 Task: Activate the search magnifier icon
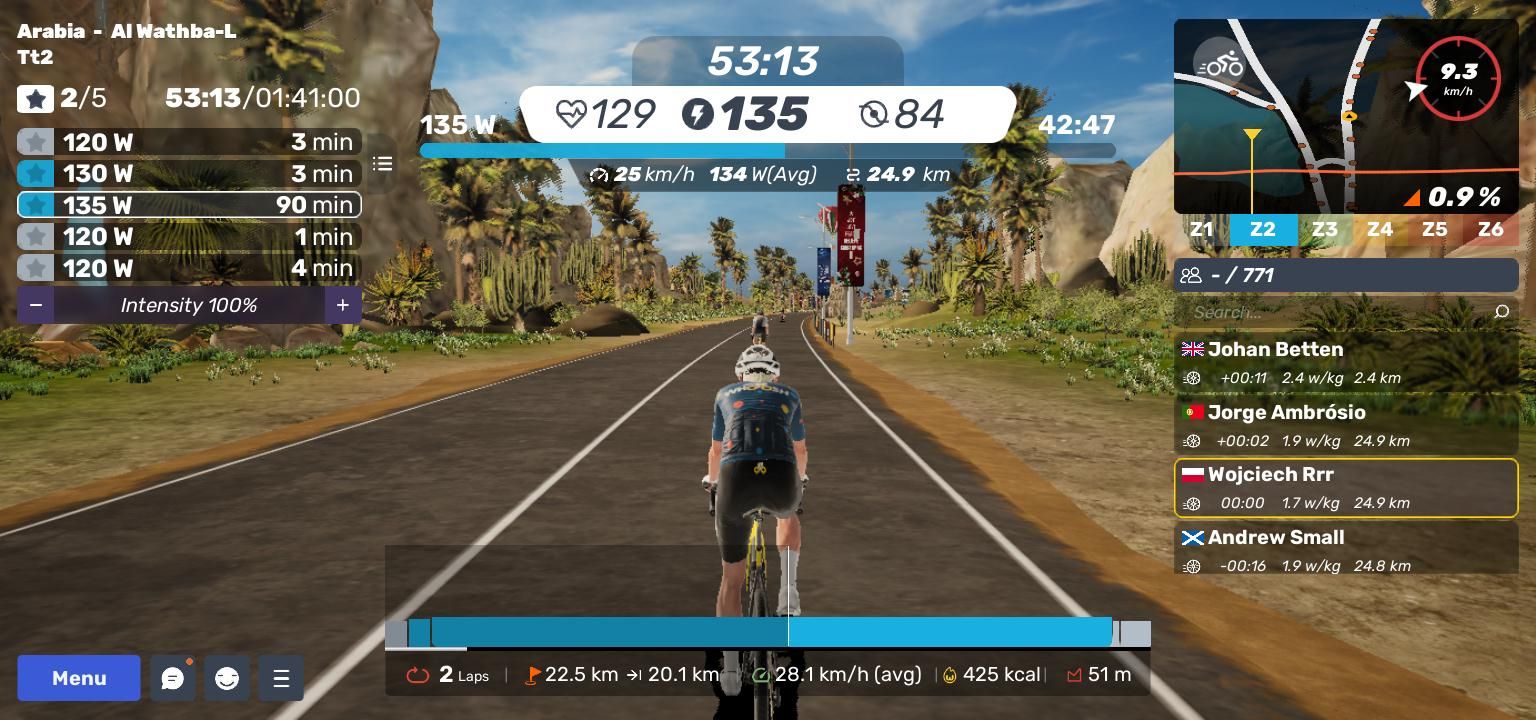1501,312
